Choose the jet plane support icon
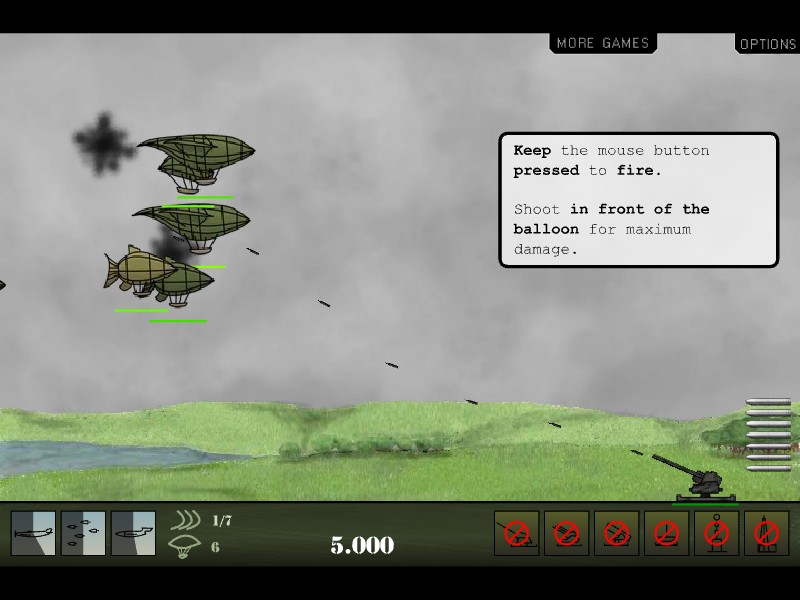The width and height of the screenshot is (800, 600). click(x=133, y=533)
